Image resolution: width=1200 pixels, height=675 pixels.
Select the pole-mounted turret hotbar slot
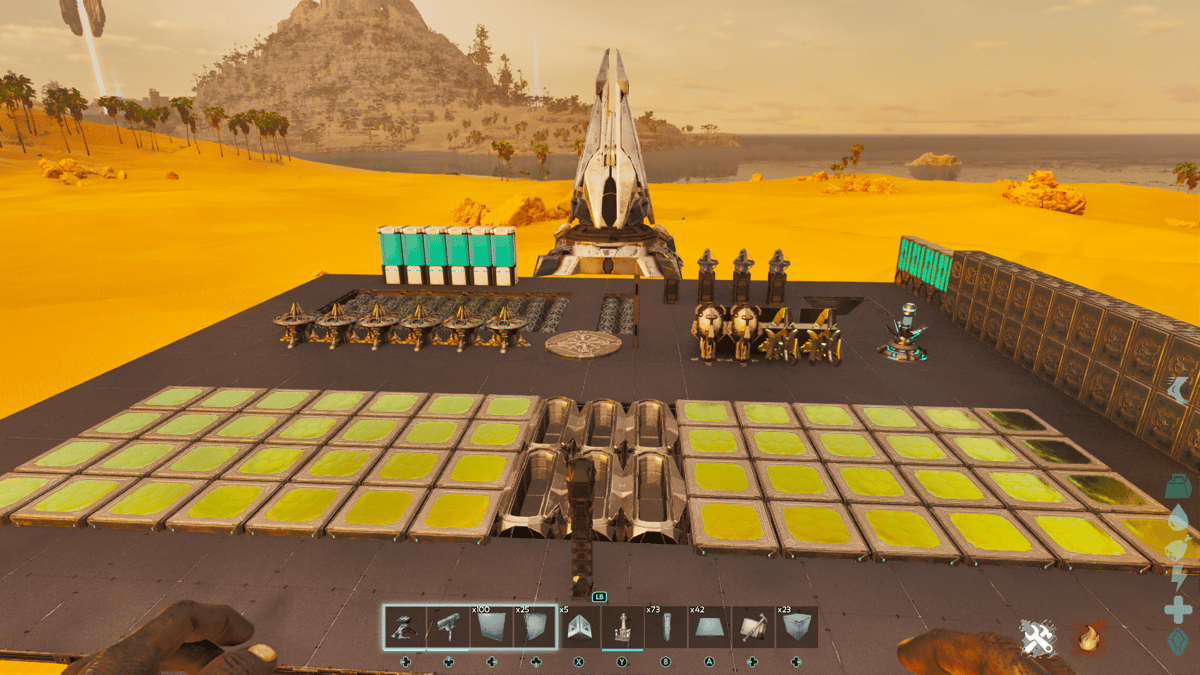point(449,627)
